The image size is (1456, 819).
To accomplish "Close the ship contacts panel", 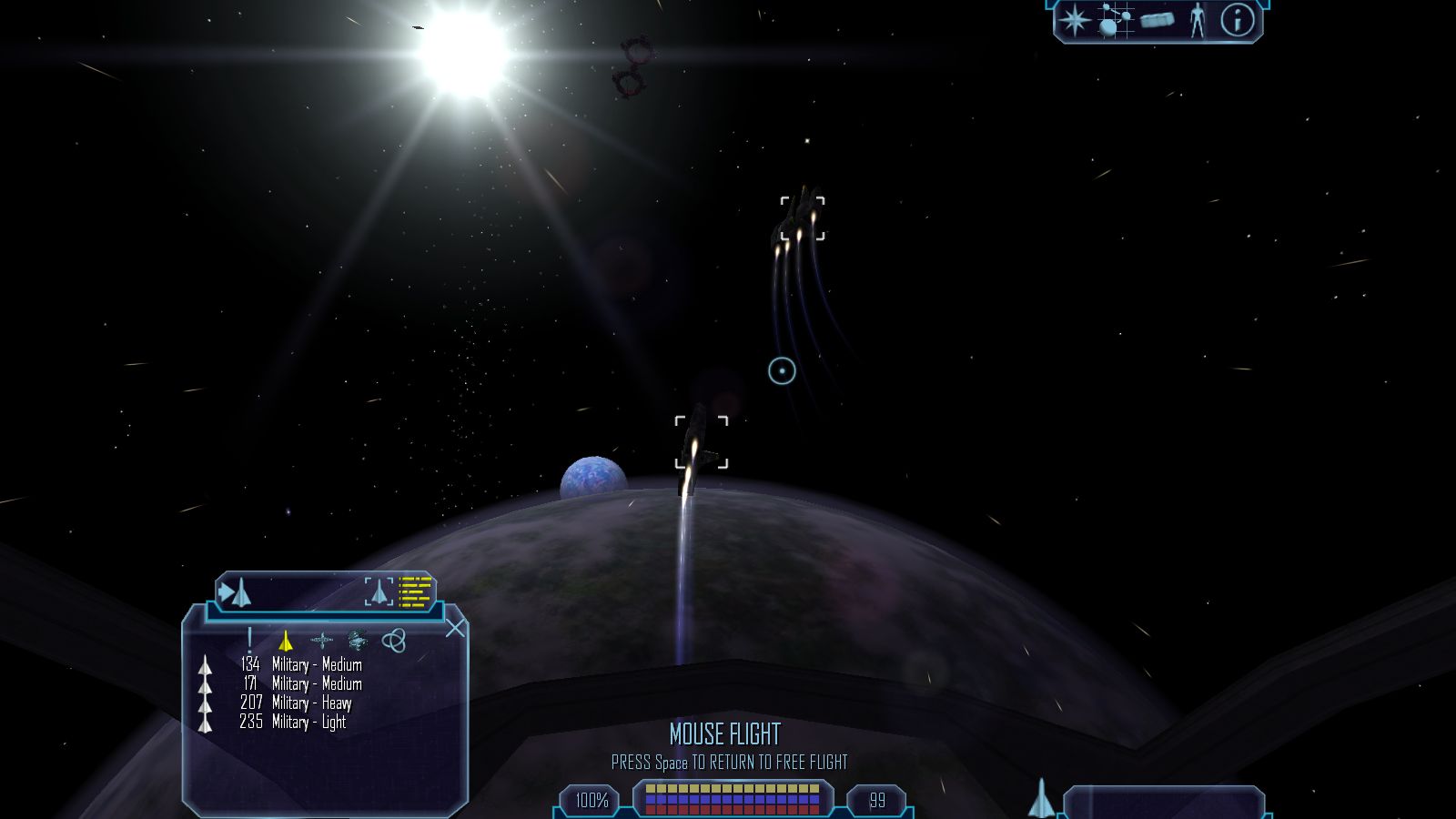I will [455, 628].
